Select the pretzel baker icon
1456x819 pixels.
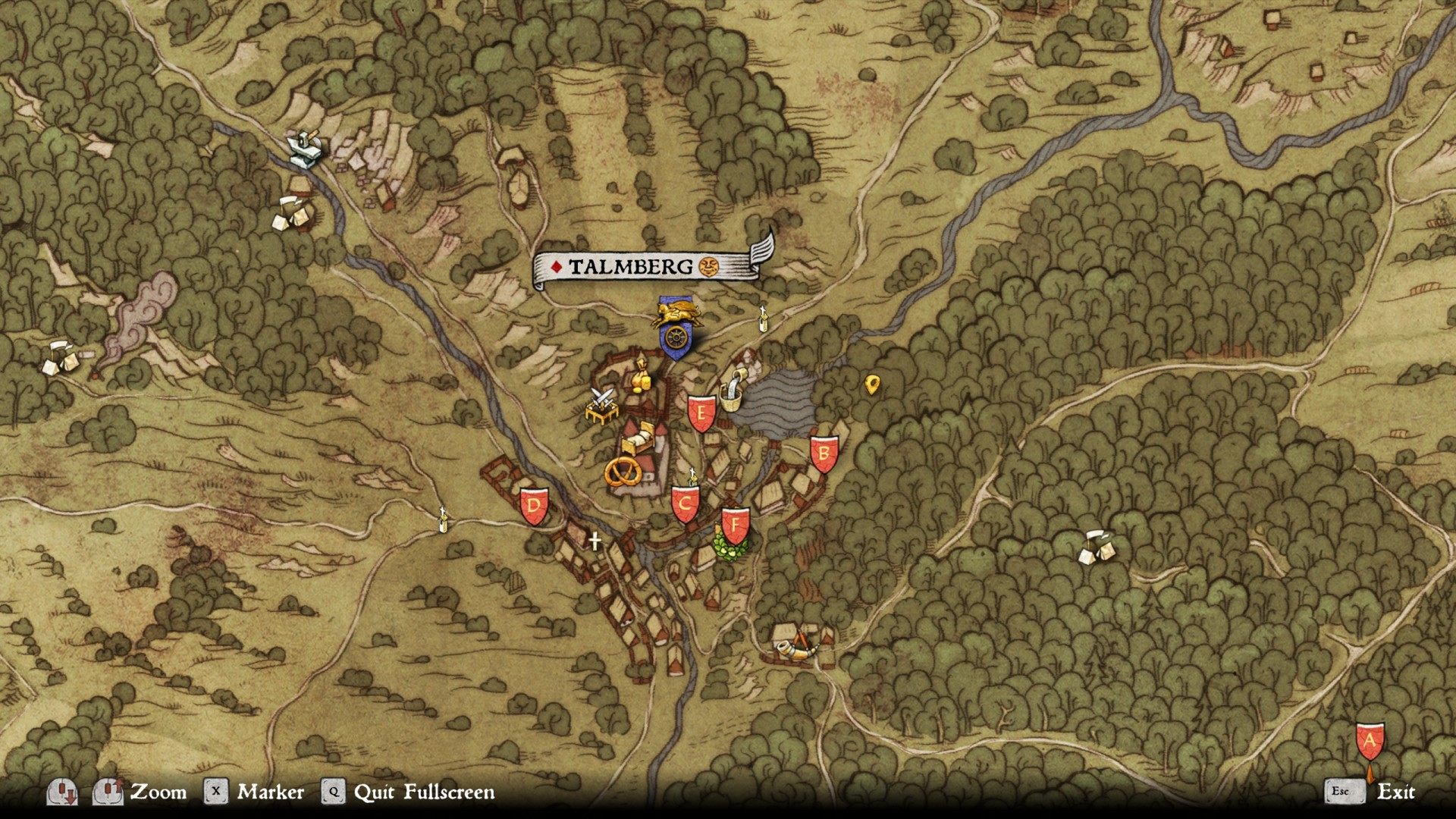point(623,472)
